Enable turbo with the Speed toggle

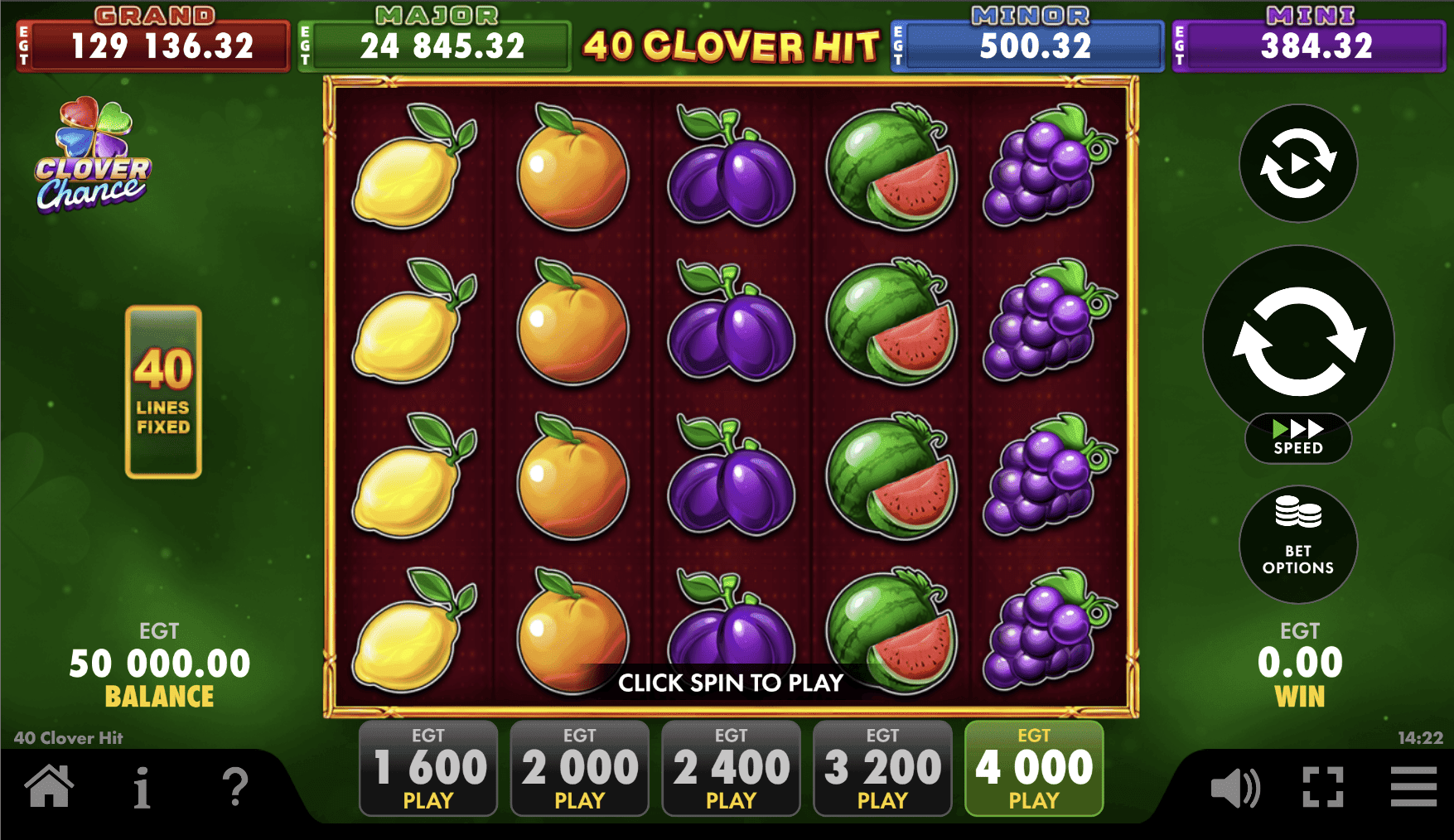pos(1297,437)
